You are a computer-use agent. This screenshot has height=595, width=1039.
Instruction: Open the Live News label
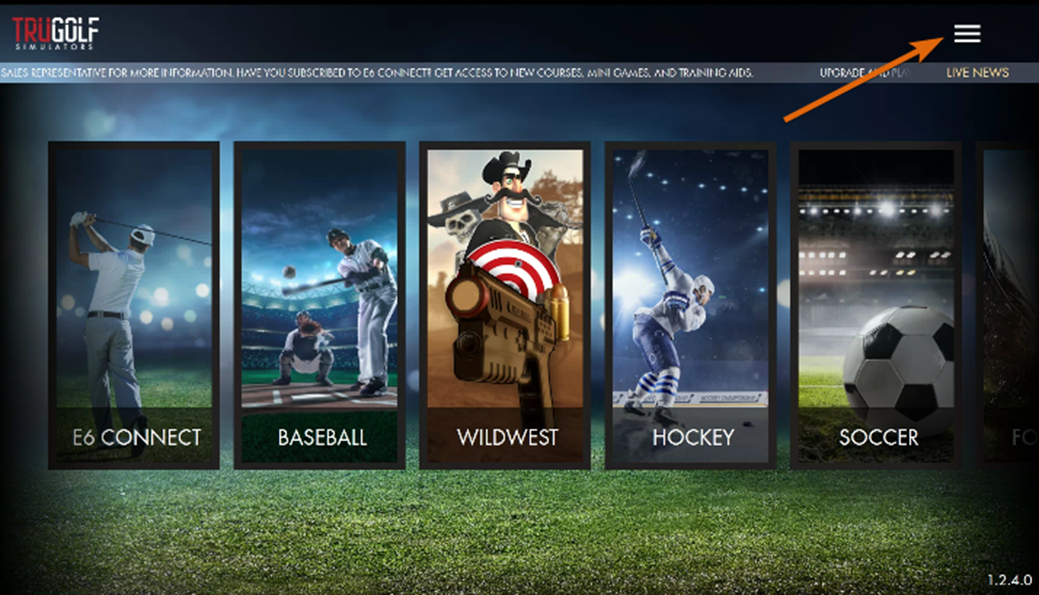click(977, 73)
